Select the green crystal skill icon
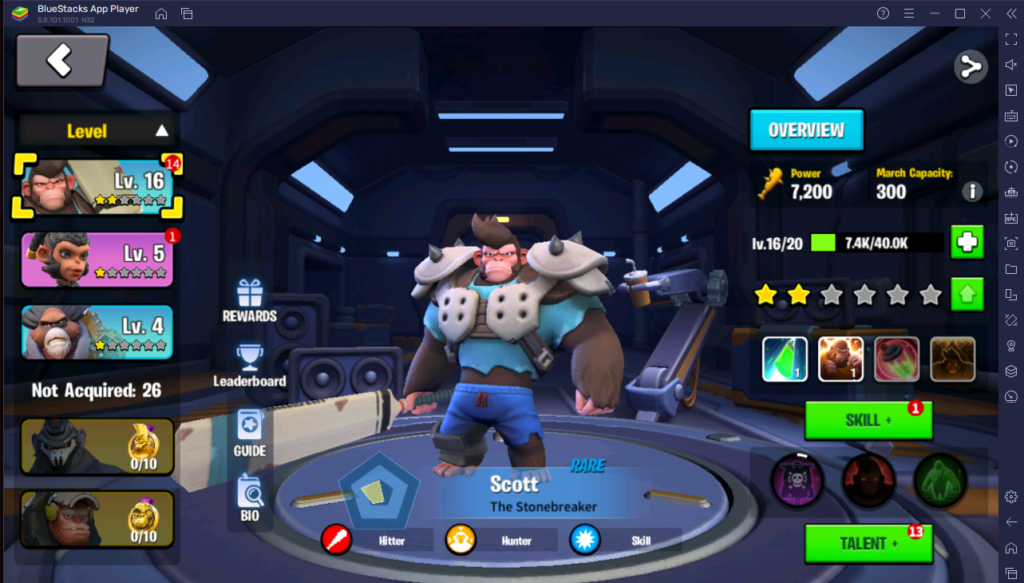 click(785, 359)
